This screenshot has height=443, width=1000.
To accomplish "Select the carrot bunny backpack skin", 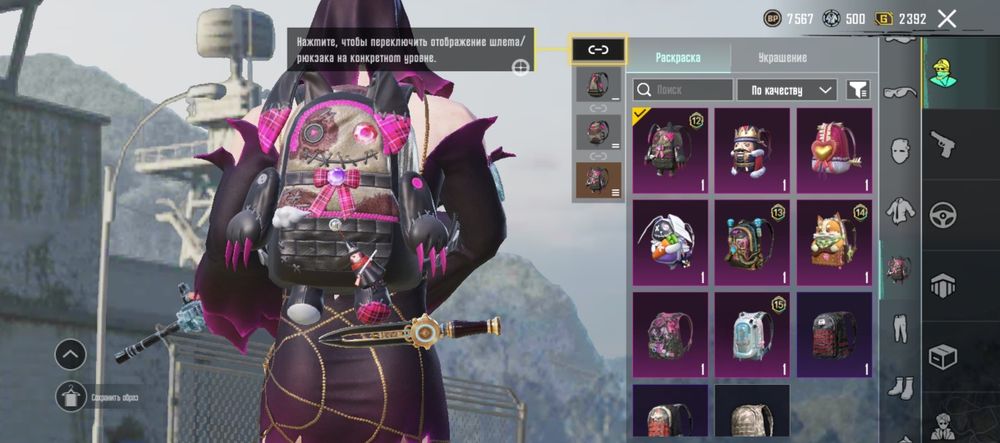I will (670, 242).
